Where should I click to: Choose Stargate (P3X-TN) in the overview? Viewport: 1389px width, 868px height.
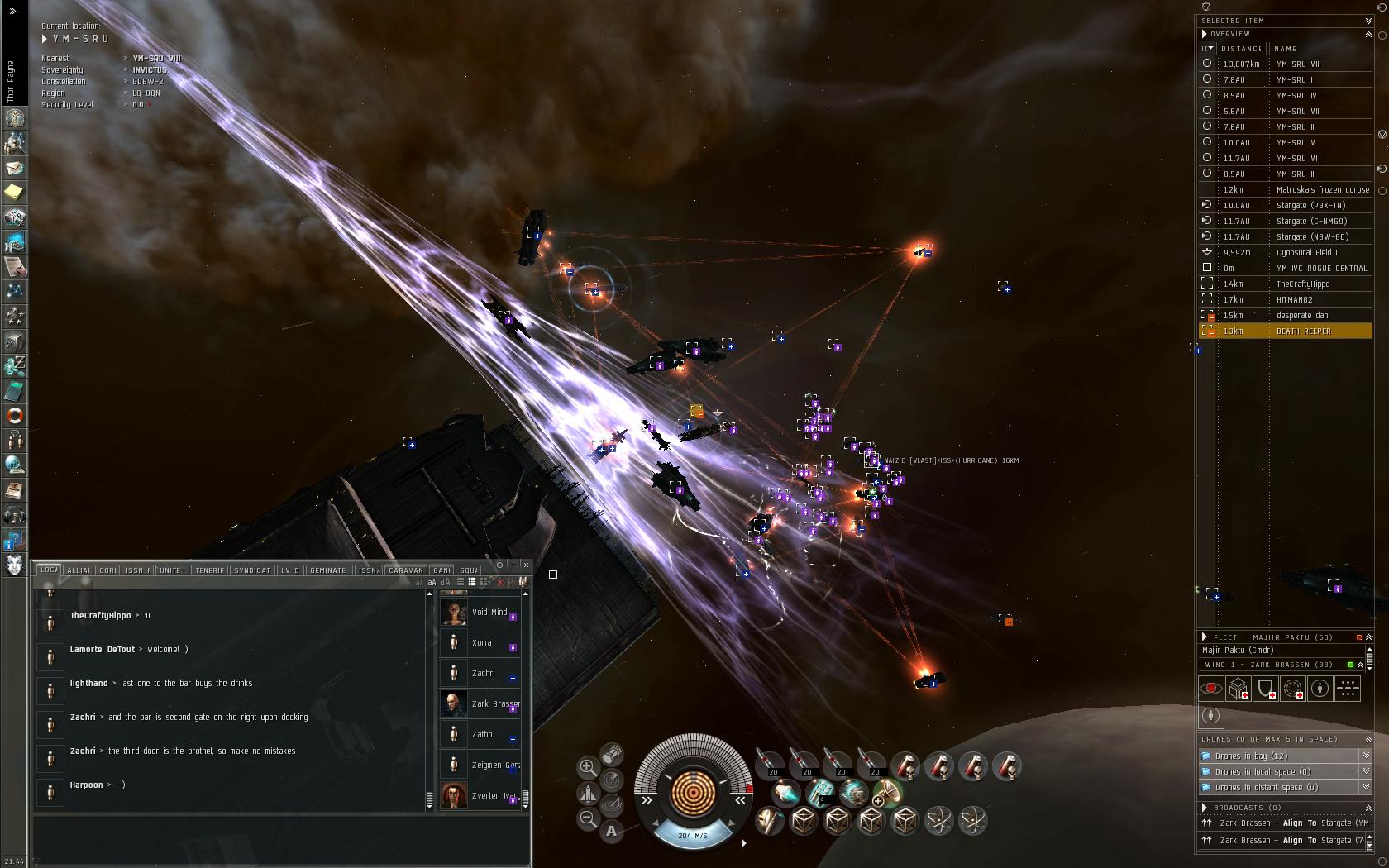click(x=1310, y=206)
